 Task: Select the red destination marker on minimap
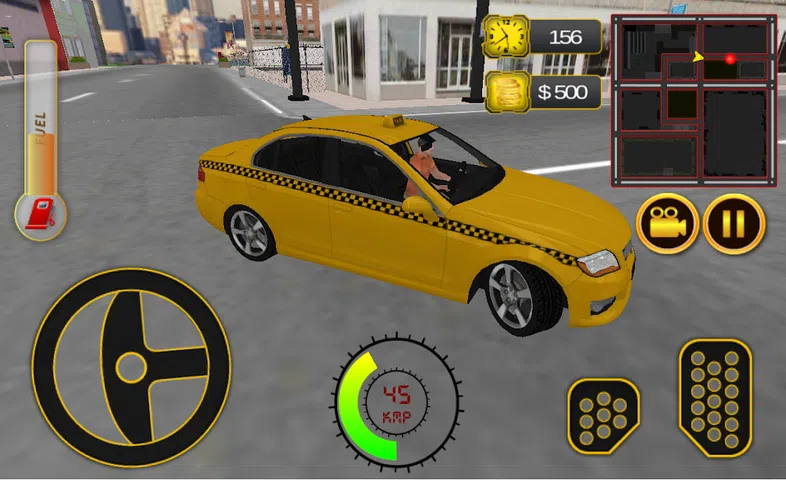click(x=730, y=60)
